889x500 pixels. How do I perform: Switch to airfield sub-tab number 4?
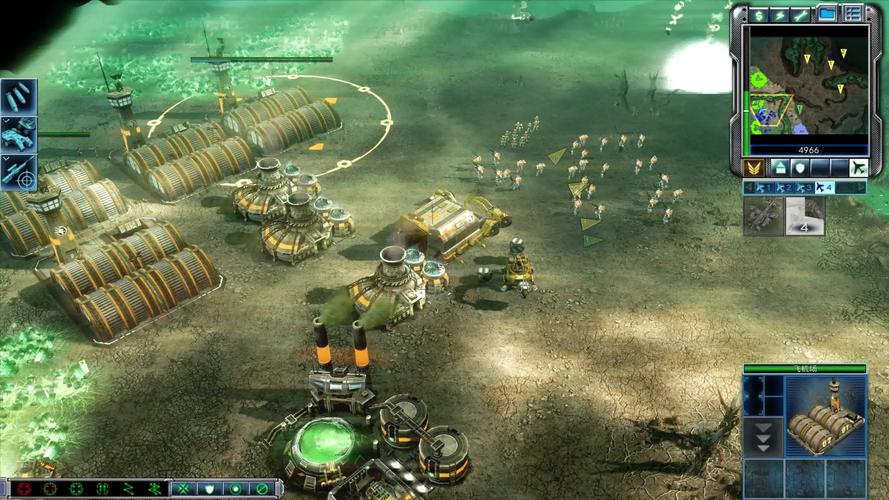coord(823,187)
